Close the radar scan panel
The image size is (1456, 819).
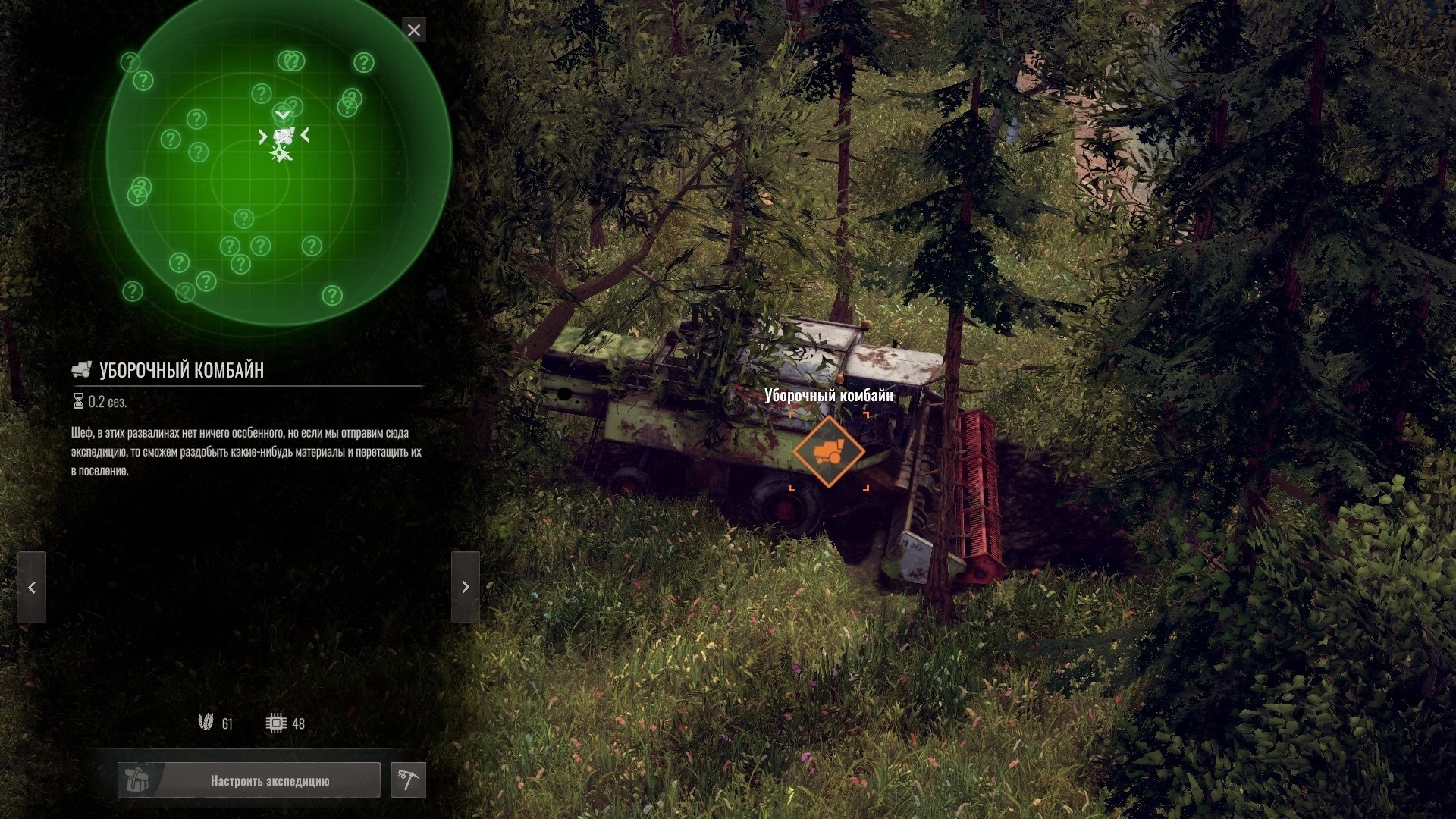(414, 30)
